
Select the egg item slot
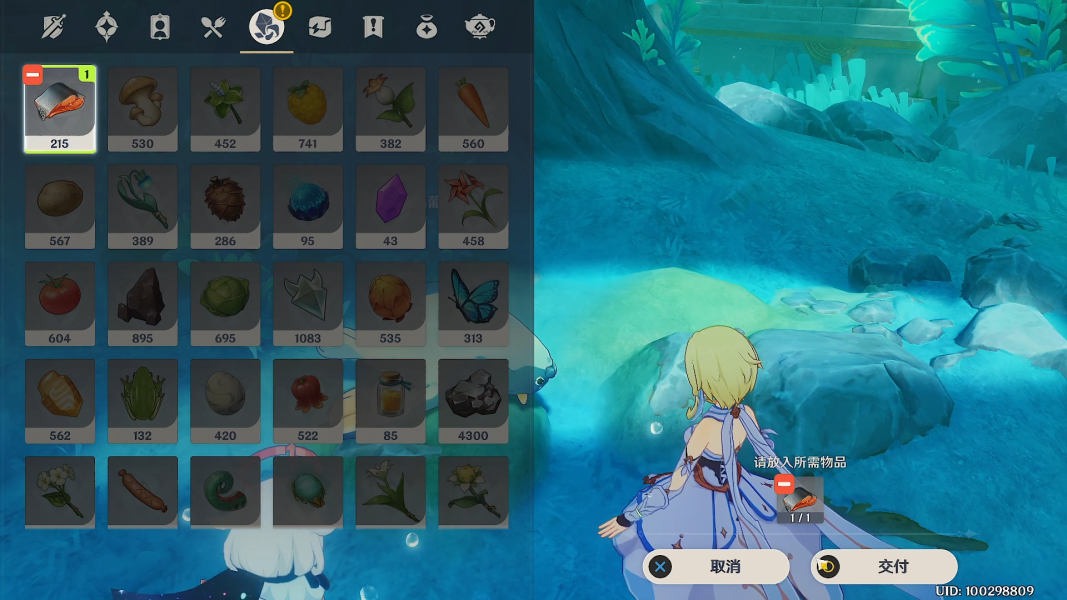225,400
